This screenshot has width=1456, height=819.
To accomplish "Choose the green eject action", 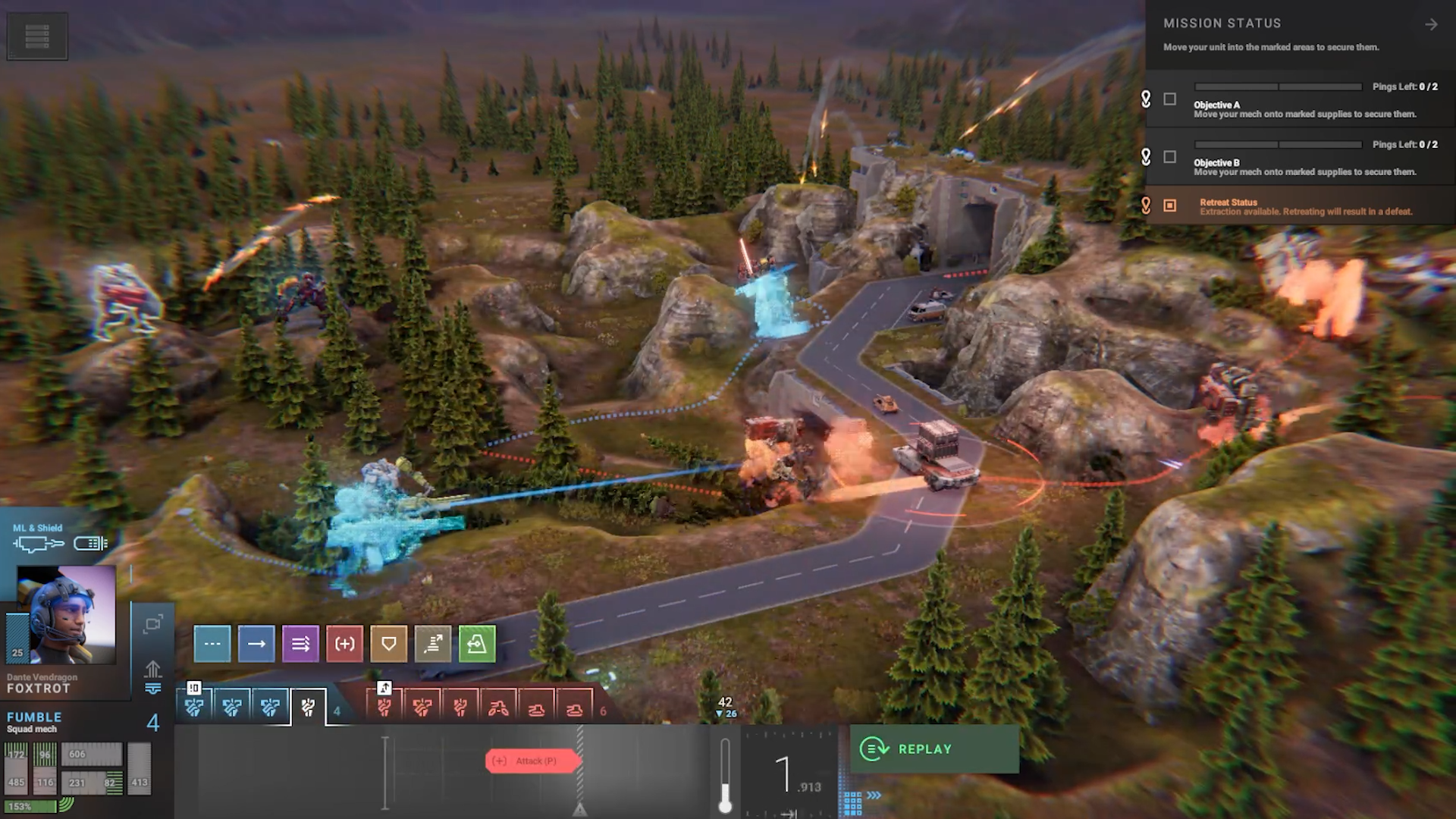I will (477, 644).
